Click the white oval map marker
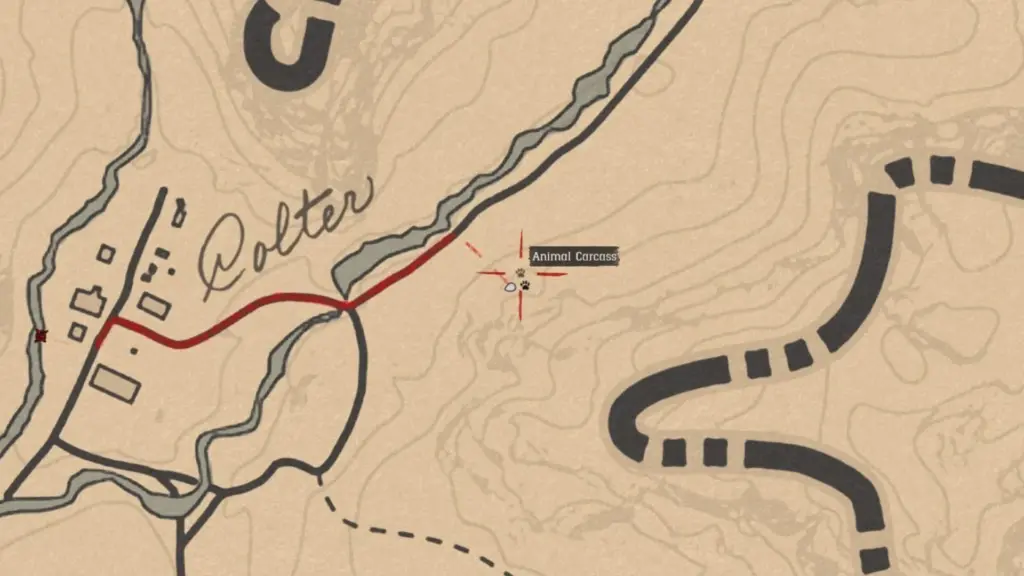The height and width of the screenshot is (576, 1024). click(x=511, y=287)
